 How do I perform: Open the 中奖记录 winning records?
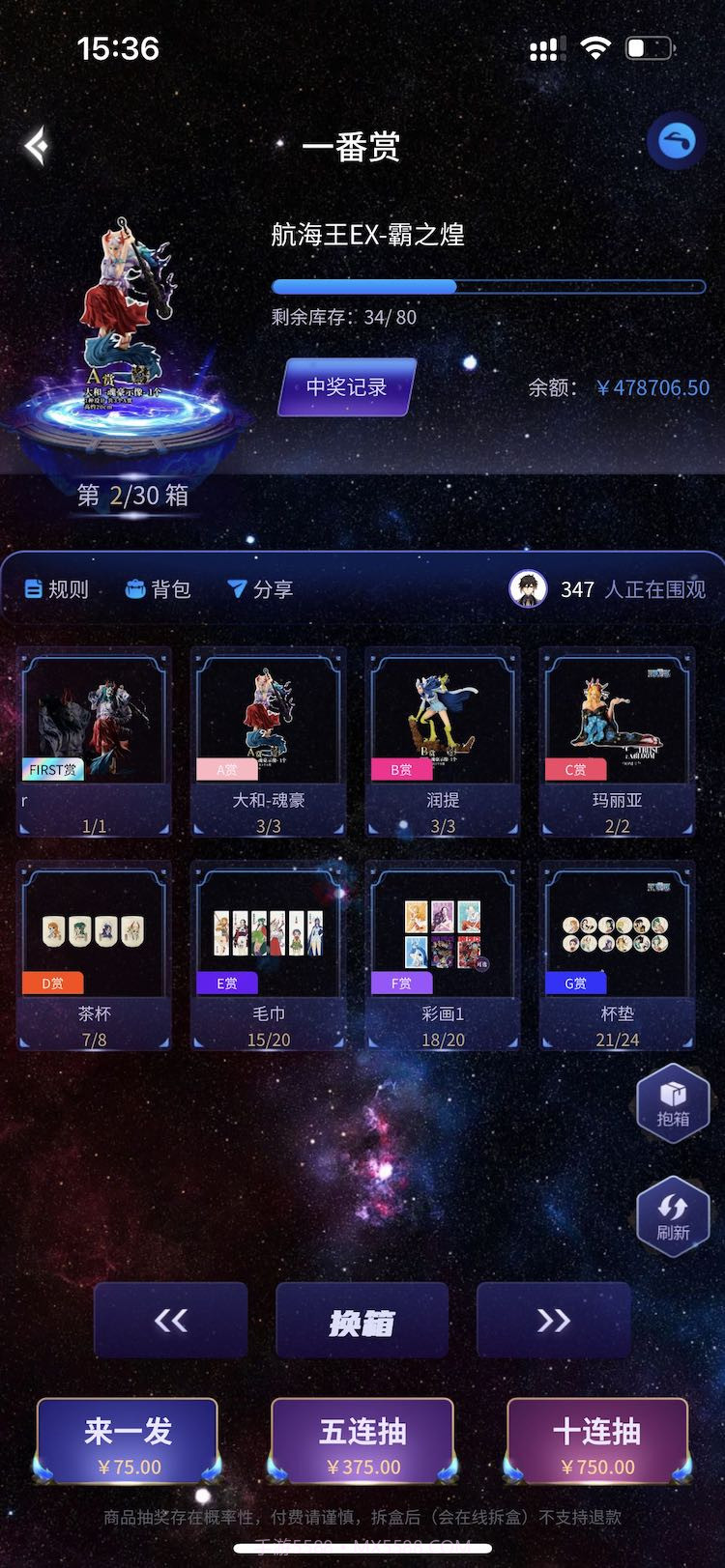tap(347, 387)
